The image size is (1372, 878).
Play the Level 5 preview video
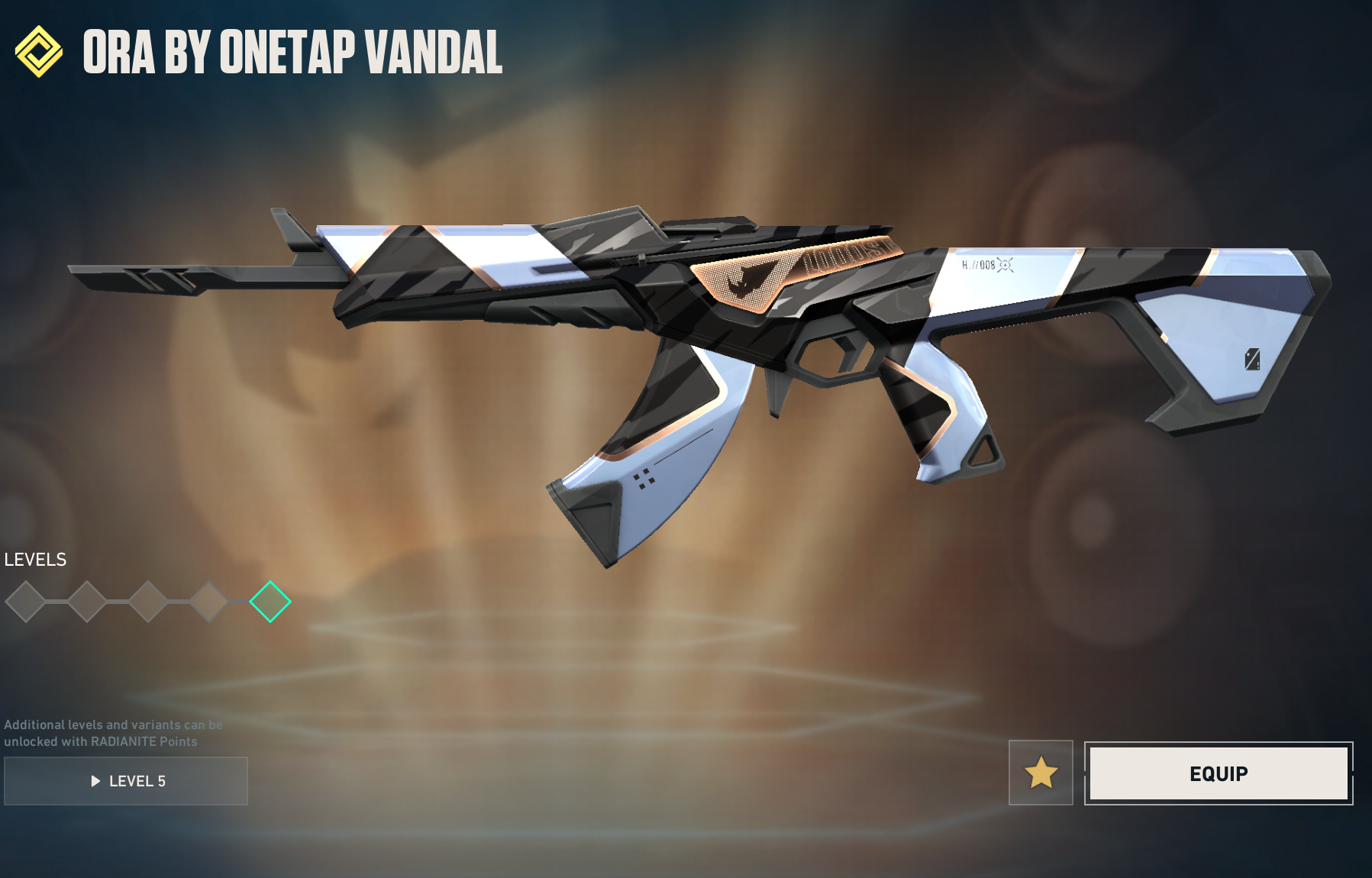[x=126, y=780]
